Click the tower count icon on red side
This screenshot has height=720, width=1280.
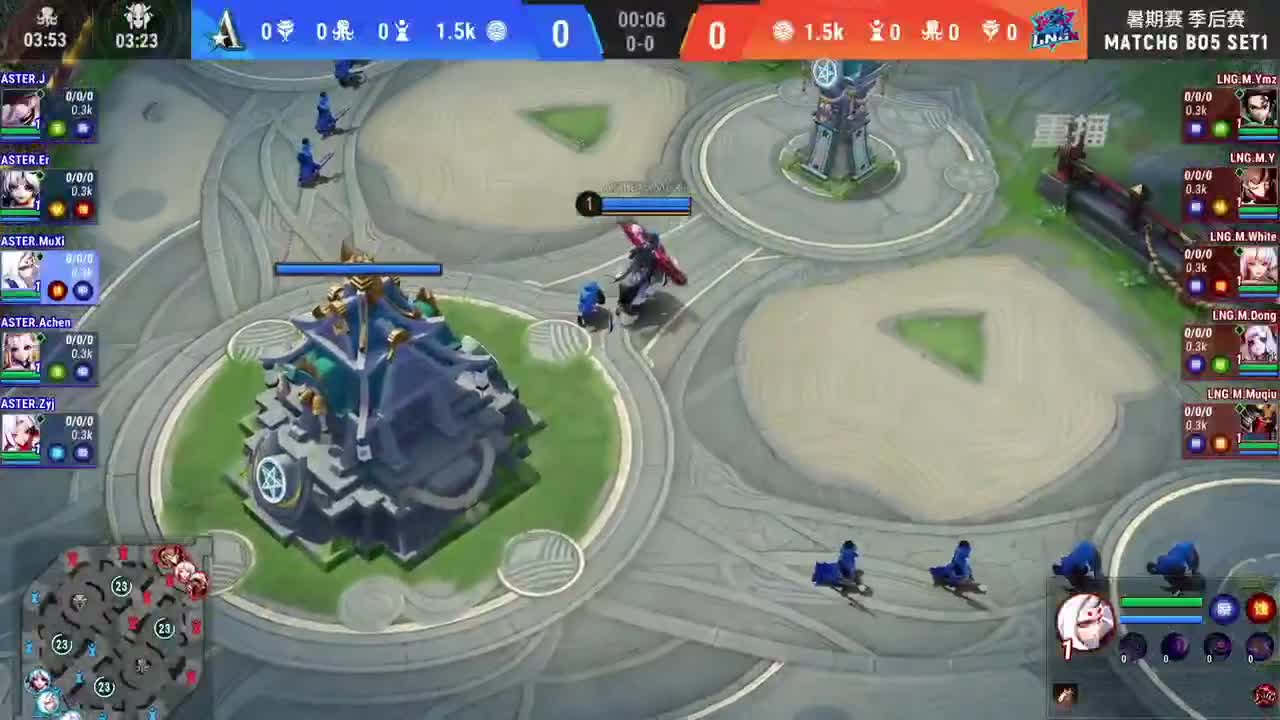[x=878, y=31]
